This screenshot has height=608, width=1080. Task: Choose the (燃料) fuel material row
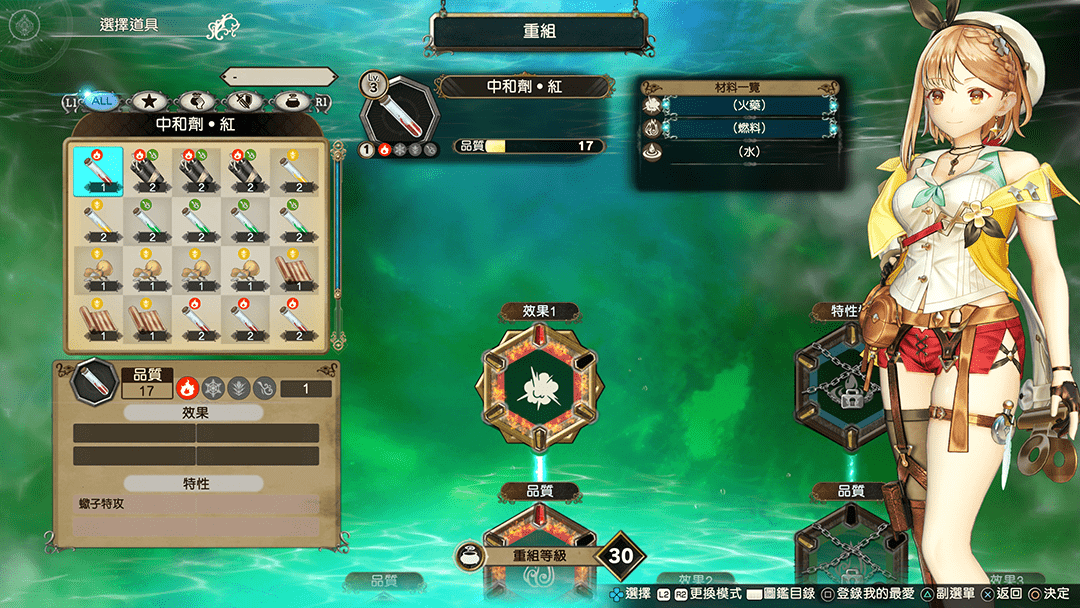coord(742,128)
